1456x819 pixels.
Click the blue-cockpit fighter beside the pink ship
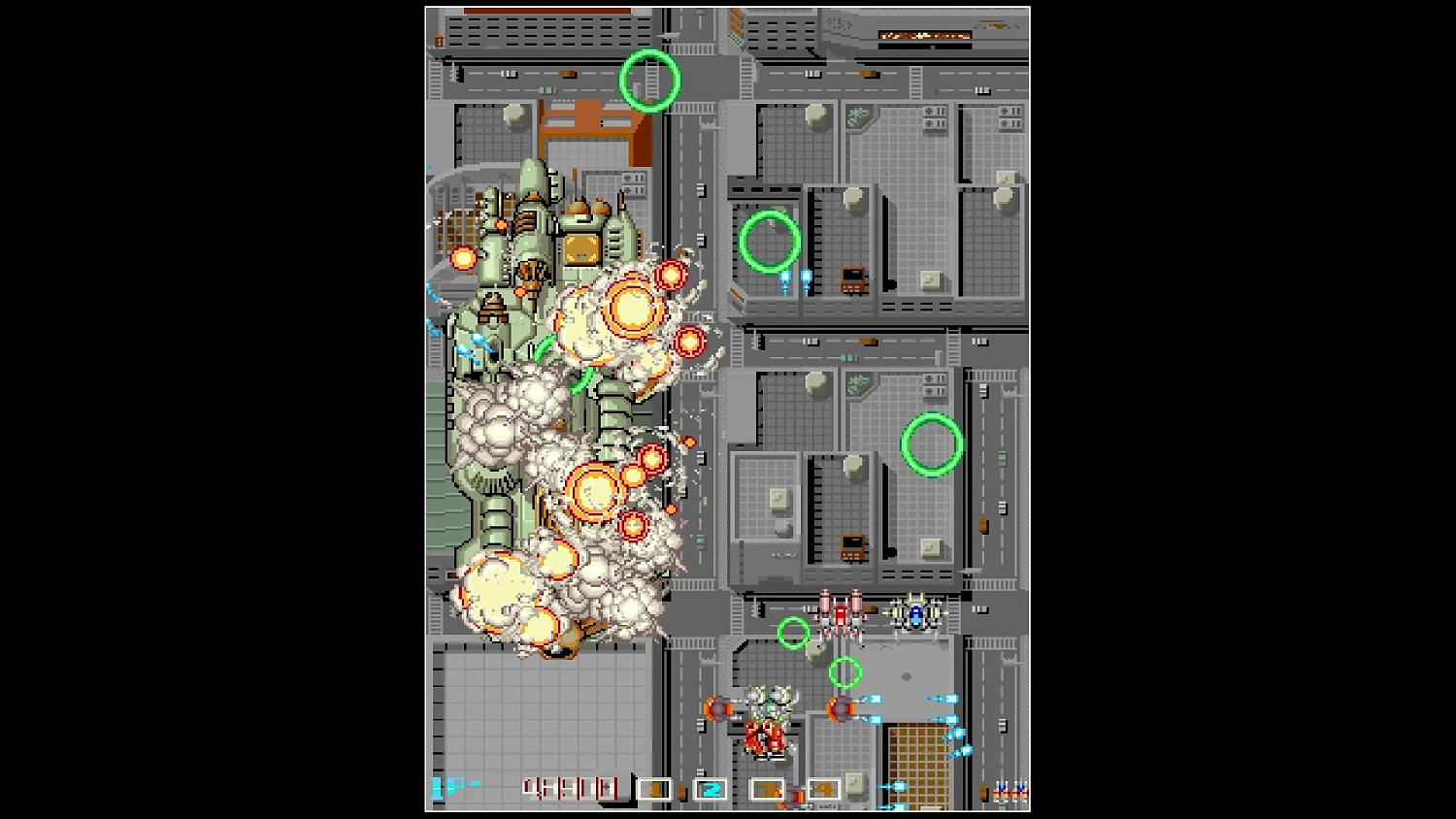(913, 613)
